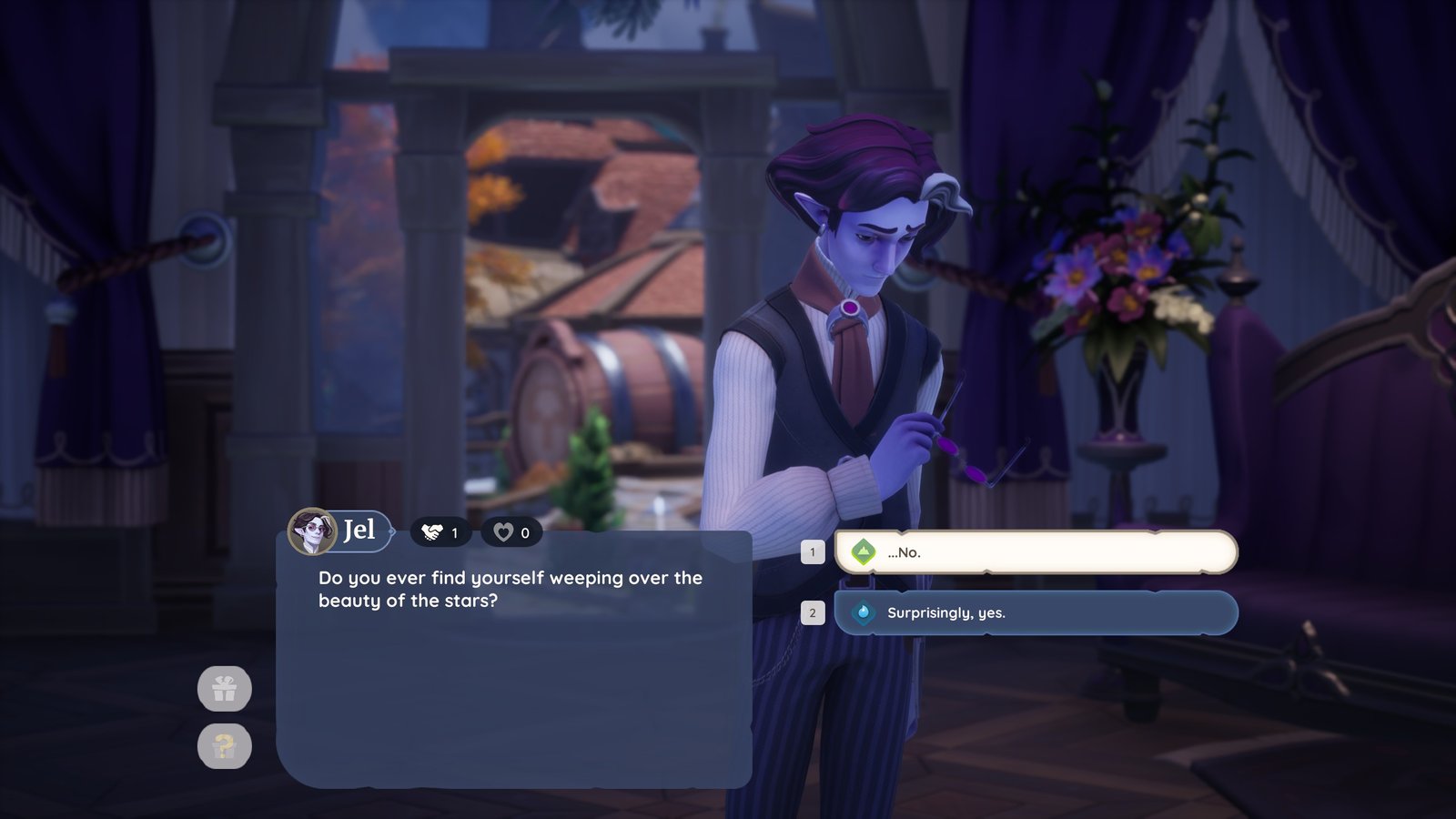The width and height of the screenshot is (1456, 819).
Task: Click the question mark button
Action: 225,746
